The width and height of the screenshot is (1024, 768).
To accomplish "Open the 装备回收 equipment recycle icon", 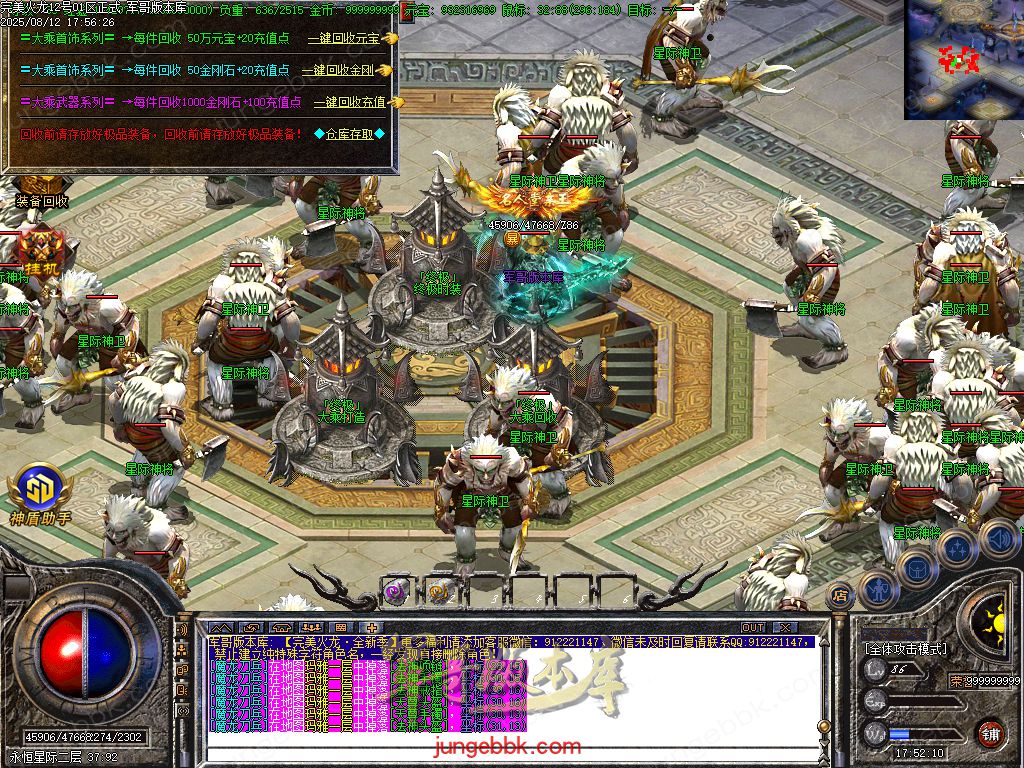I will coord(41,200).
